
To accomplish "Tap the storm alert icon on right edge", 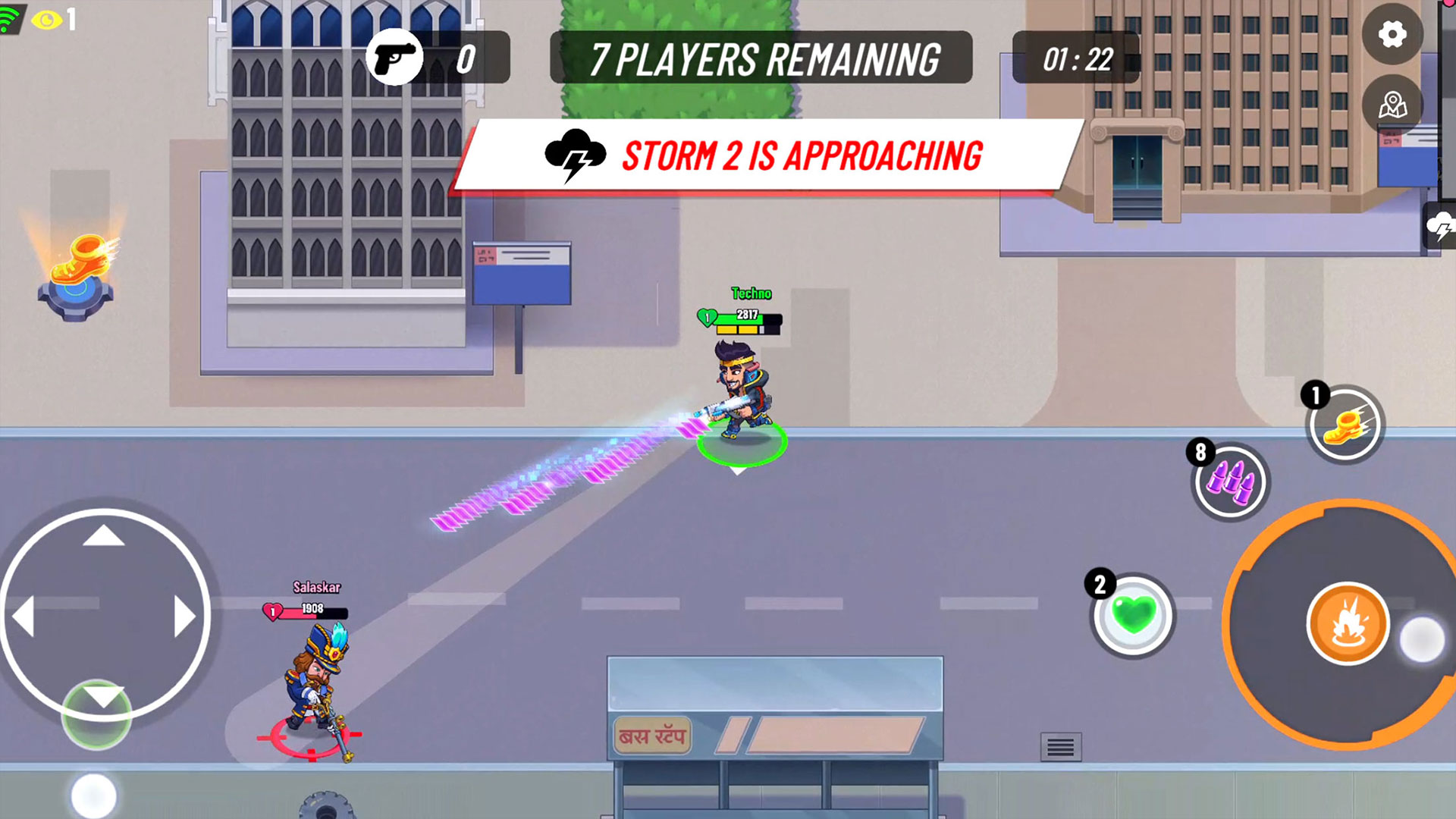I will point(1443,226).
